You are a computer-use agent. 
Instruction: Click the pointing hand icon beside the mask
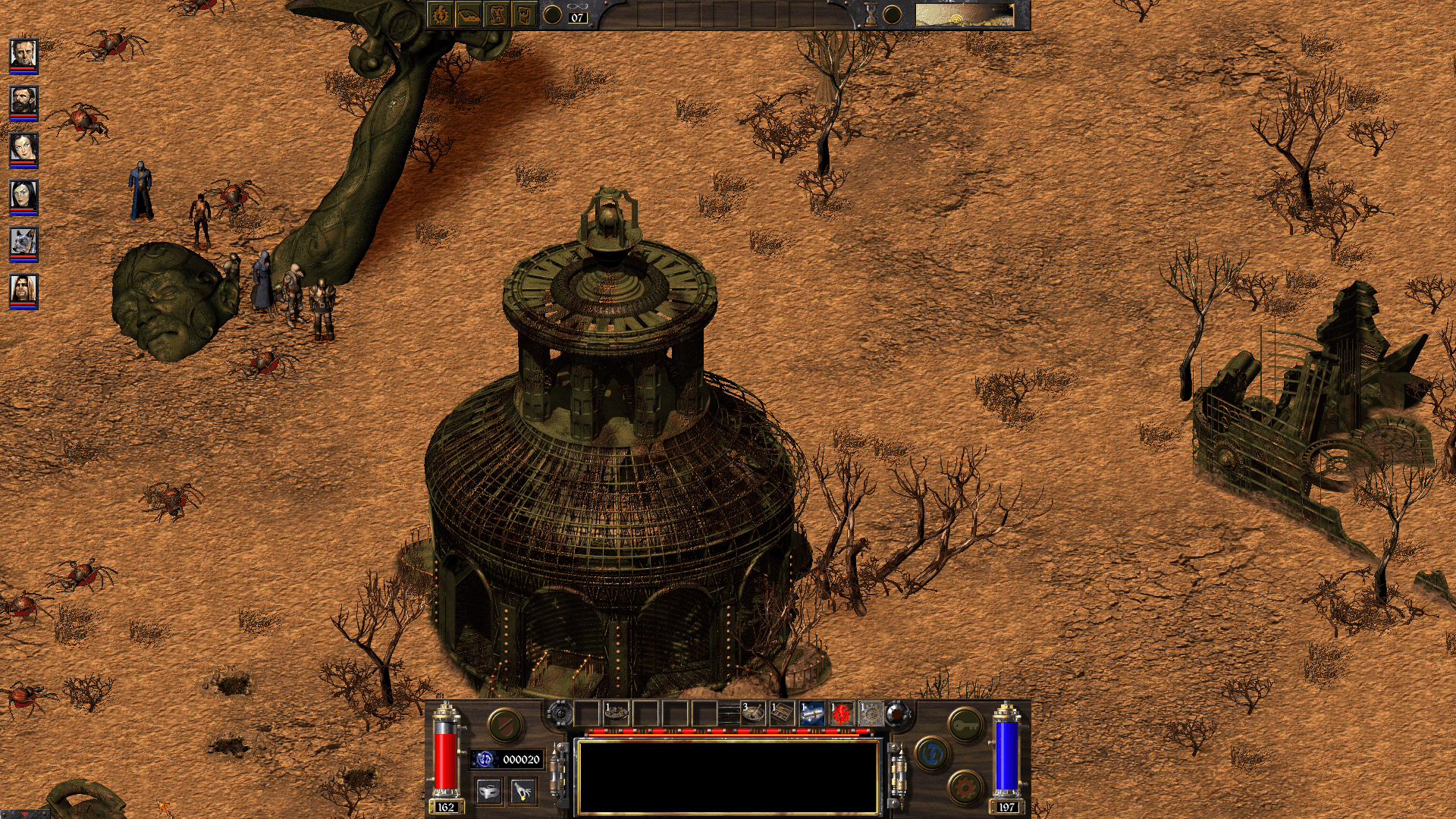click(x=522, y=789)
